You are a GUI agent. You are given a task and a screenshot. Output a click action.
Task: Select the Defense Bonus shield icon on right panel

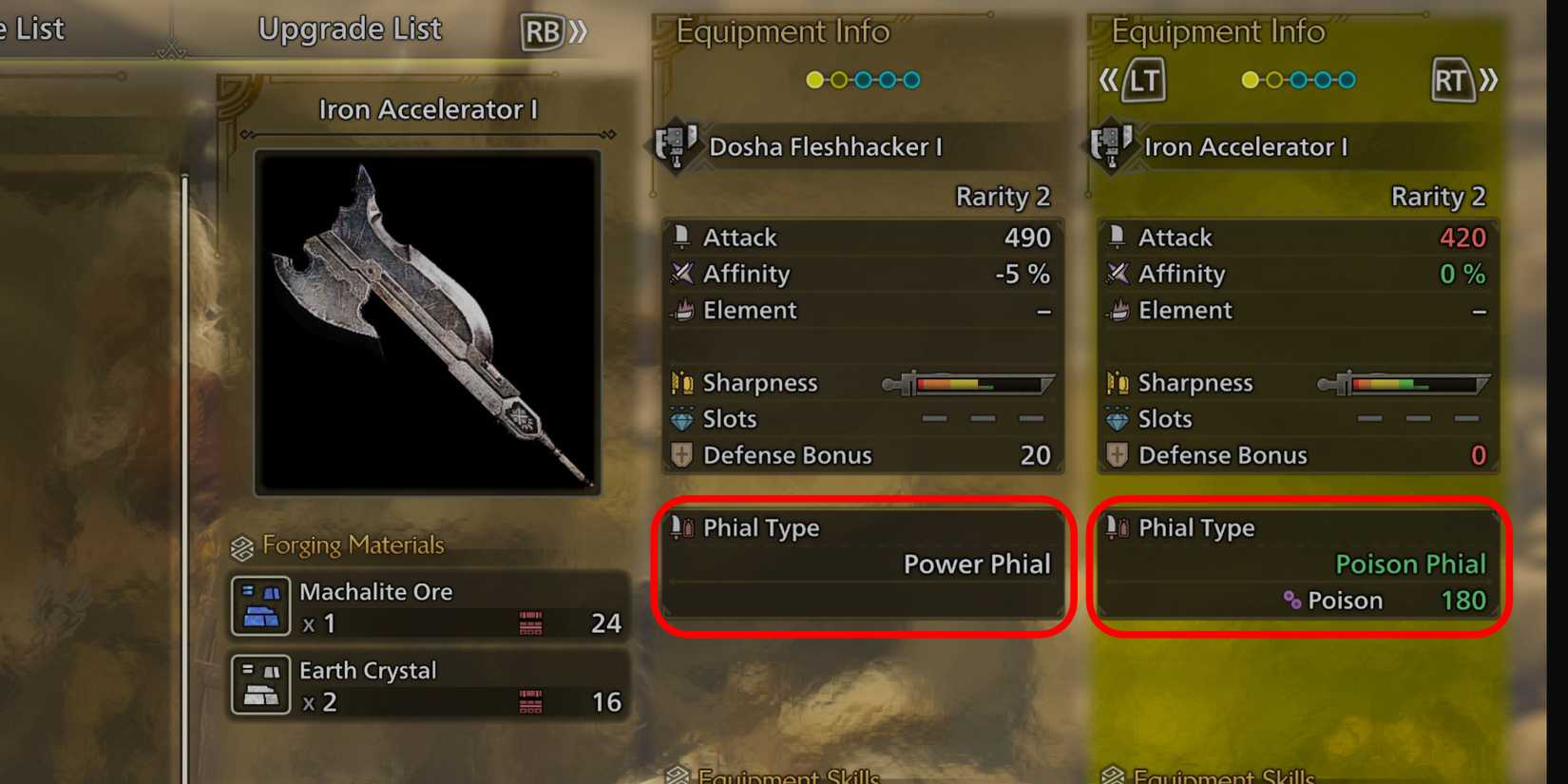pos(1119,455)
